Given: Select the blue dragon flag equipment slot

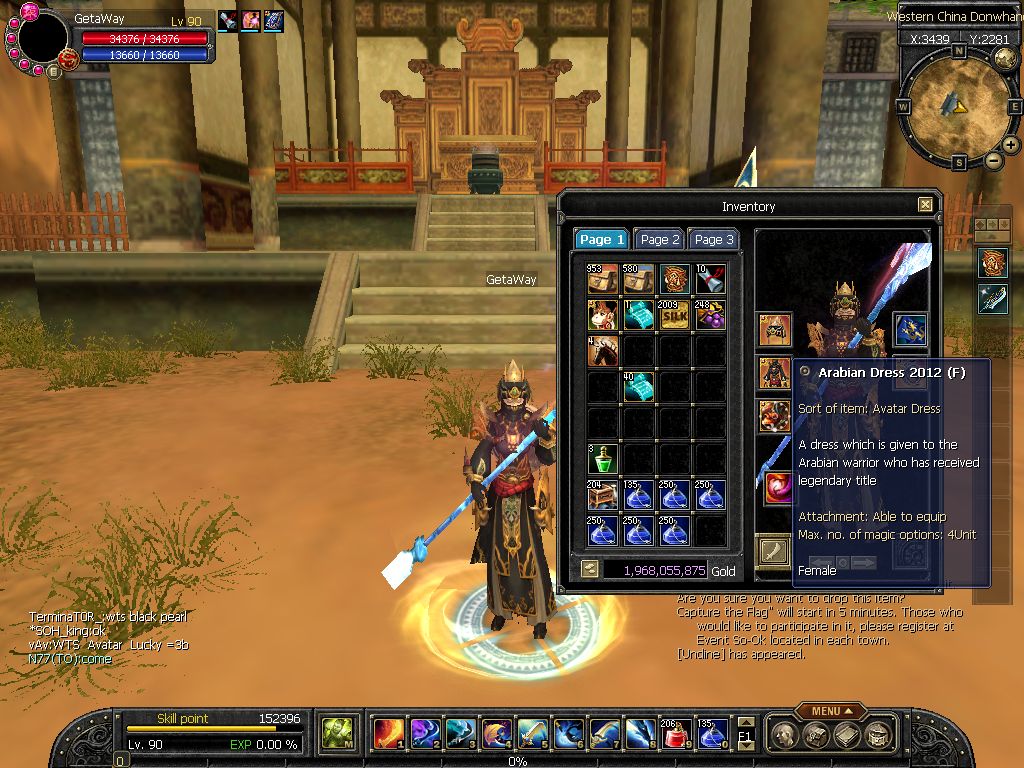Looking at the screenshot, I should [909, 329].
